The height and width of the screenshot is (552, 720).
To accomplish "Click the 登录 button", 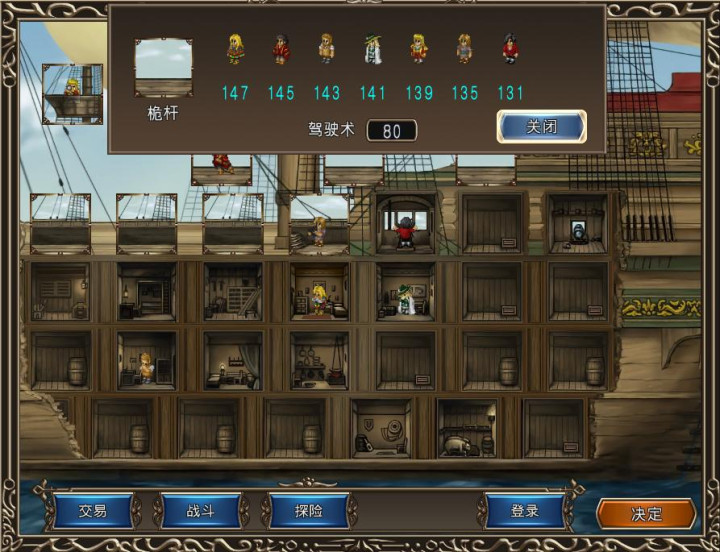I will pos(525,511).
